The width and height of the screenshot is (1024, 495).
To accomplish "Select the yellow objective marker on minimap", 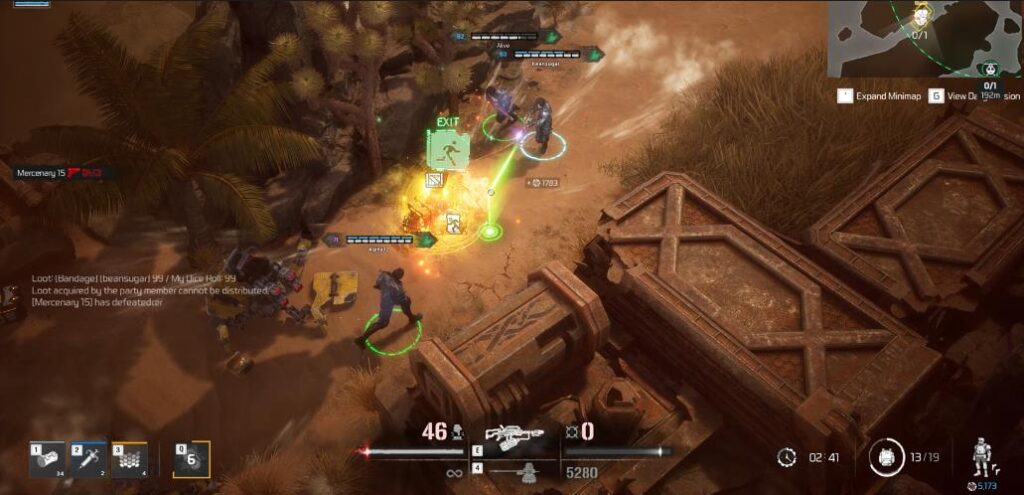I will click(x=921, y=15).
